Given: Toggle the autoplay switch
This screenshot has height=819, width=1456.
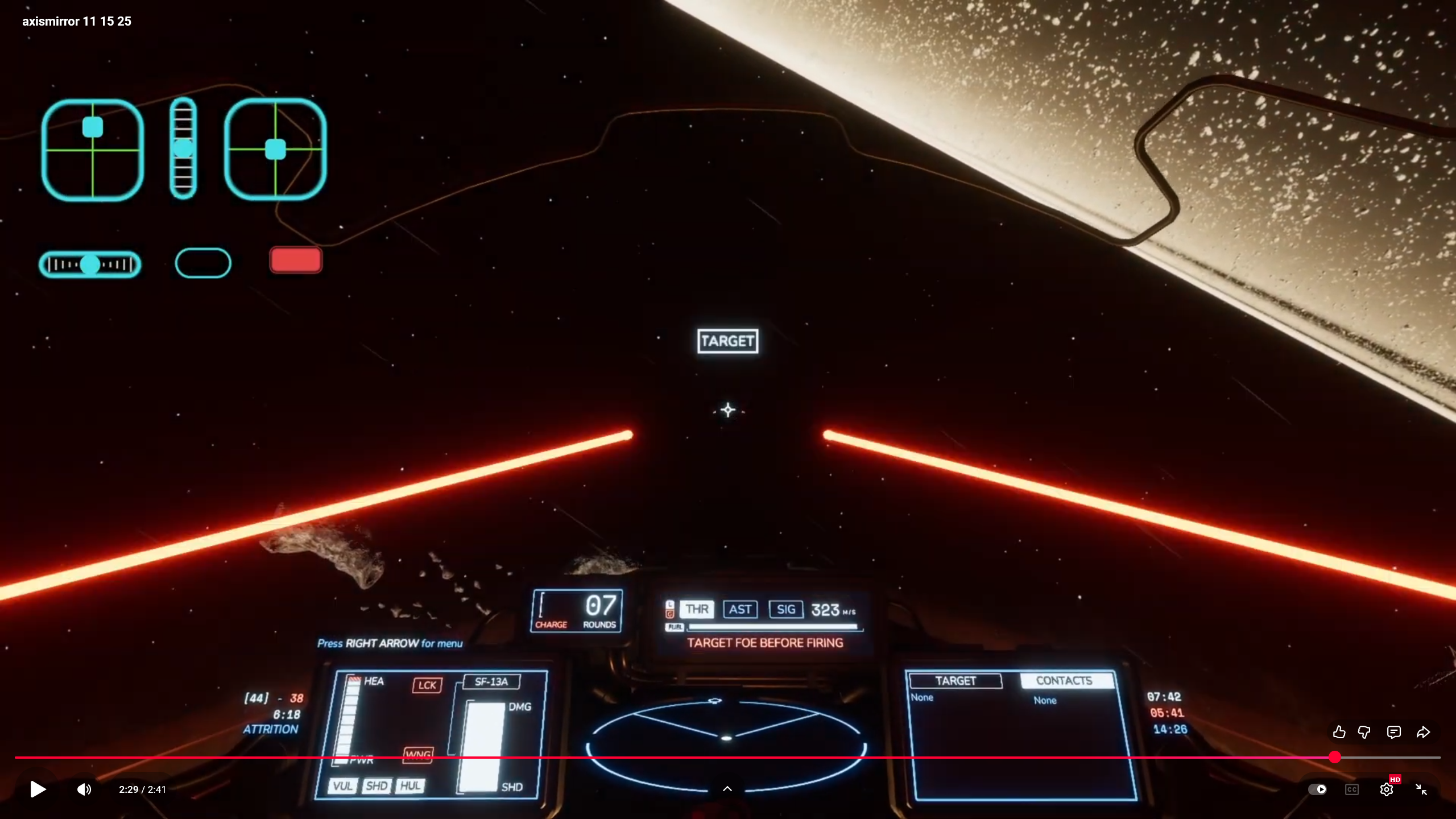Looking at the screenshot, I should [x=1317, y=789].
